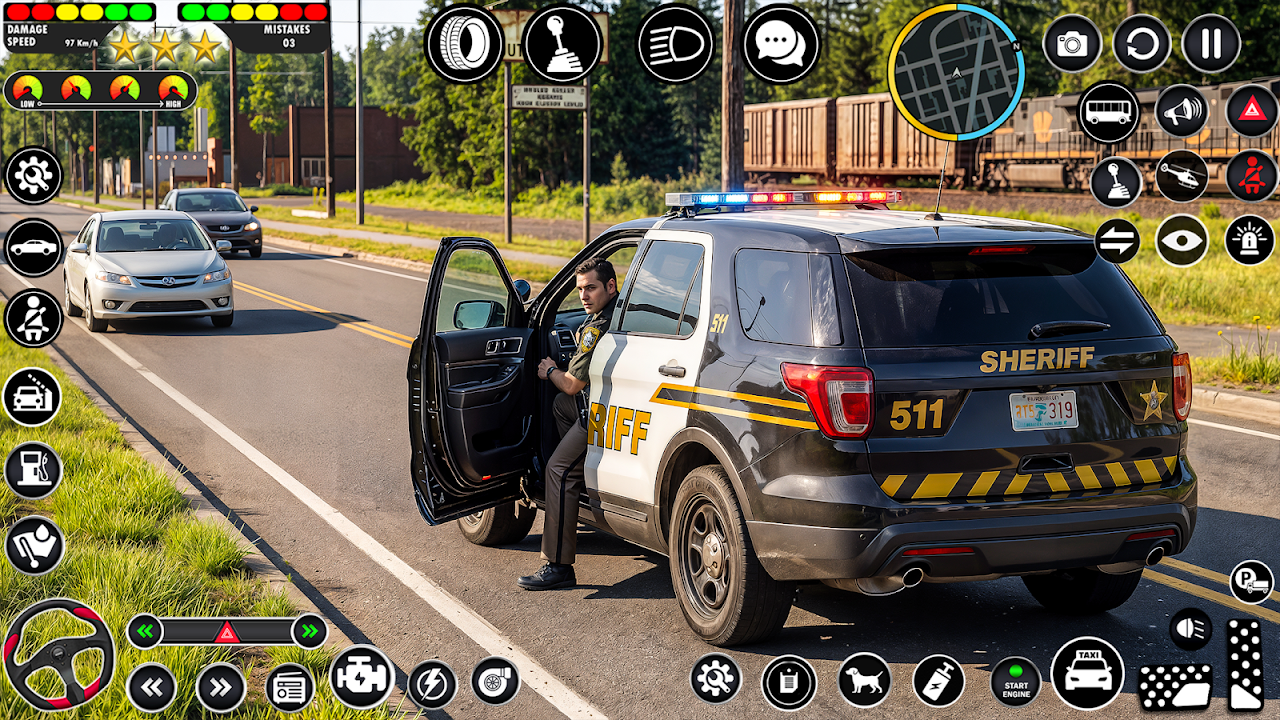Tap the circular restart arrow button
This screenshot has width=1280, height=720.
(1142, 43)
